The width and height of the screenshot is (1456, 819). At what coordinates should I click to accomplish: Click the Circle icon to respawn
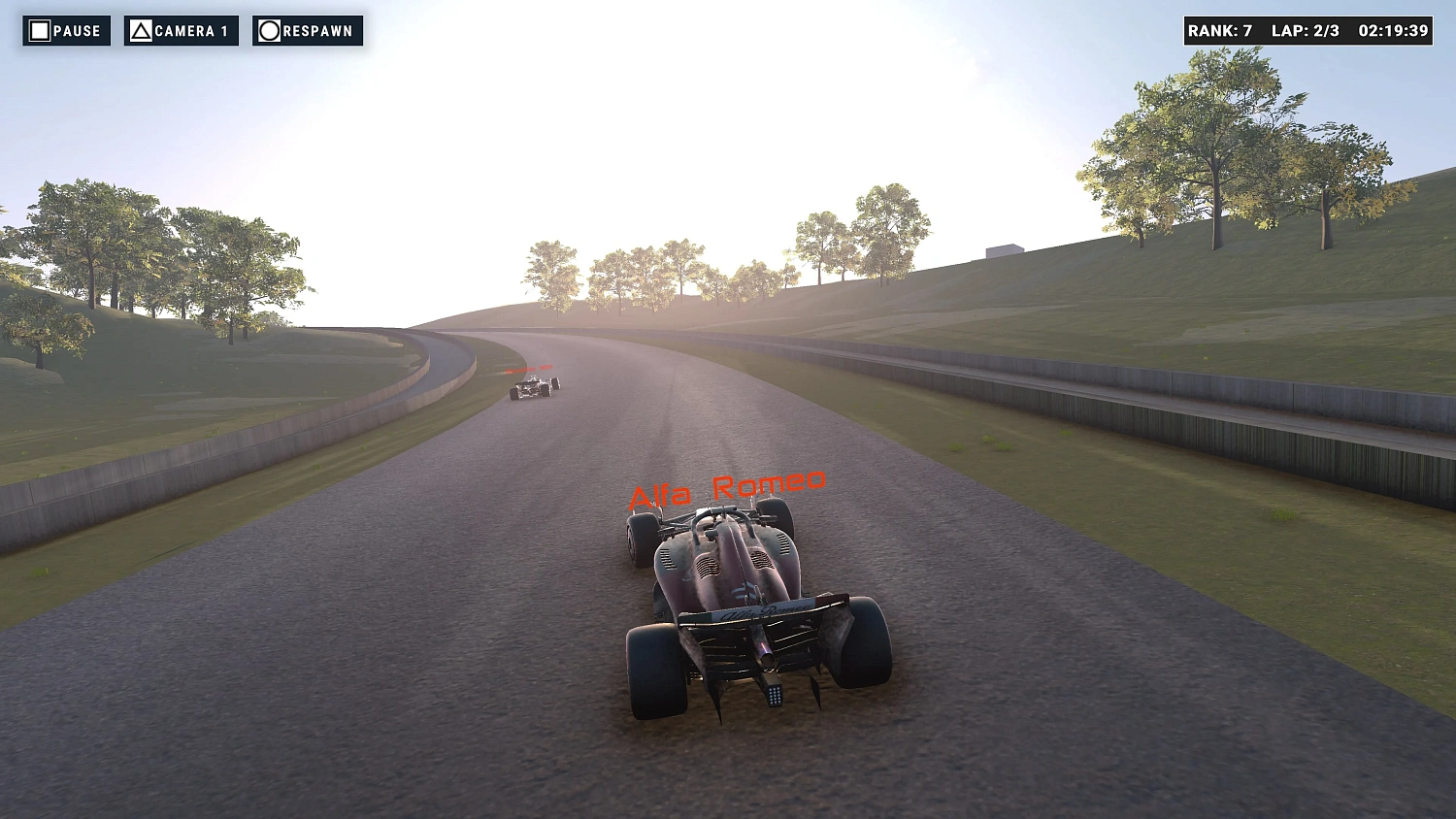click(269, 30)
